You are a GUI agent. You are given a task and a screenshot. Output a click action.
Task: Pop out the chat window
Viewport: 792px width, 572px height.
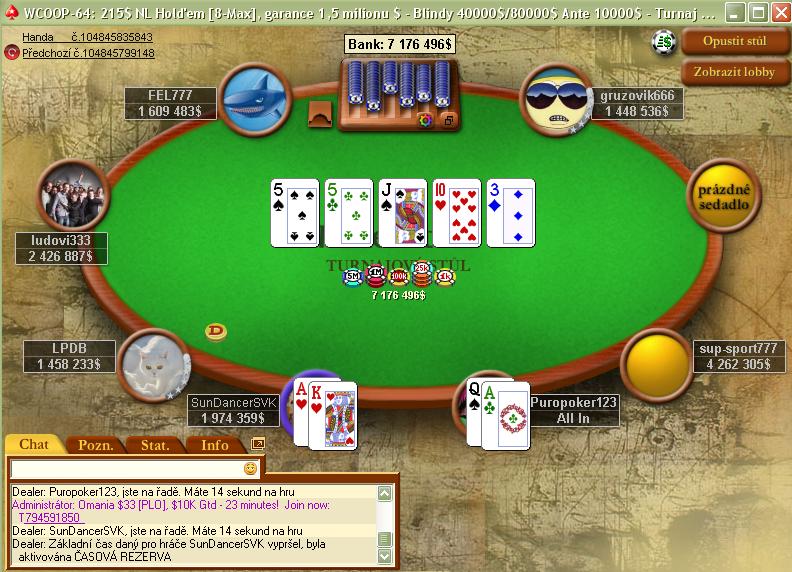coord(258,443)
